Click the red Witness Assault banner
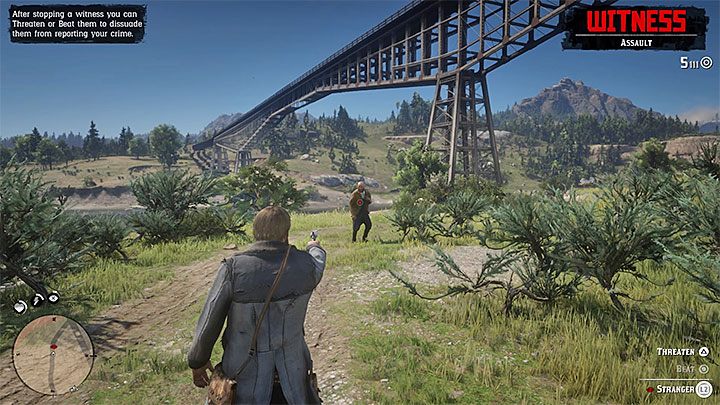The image size is (720, 405). (635, 26)
